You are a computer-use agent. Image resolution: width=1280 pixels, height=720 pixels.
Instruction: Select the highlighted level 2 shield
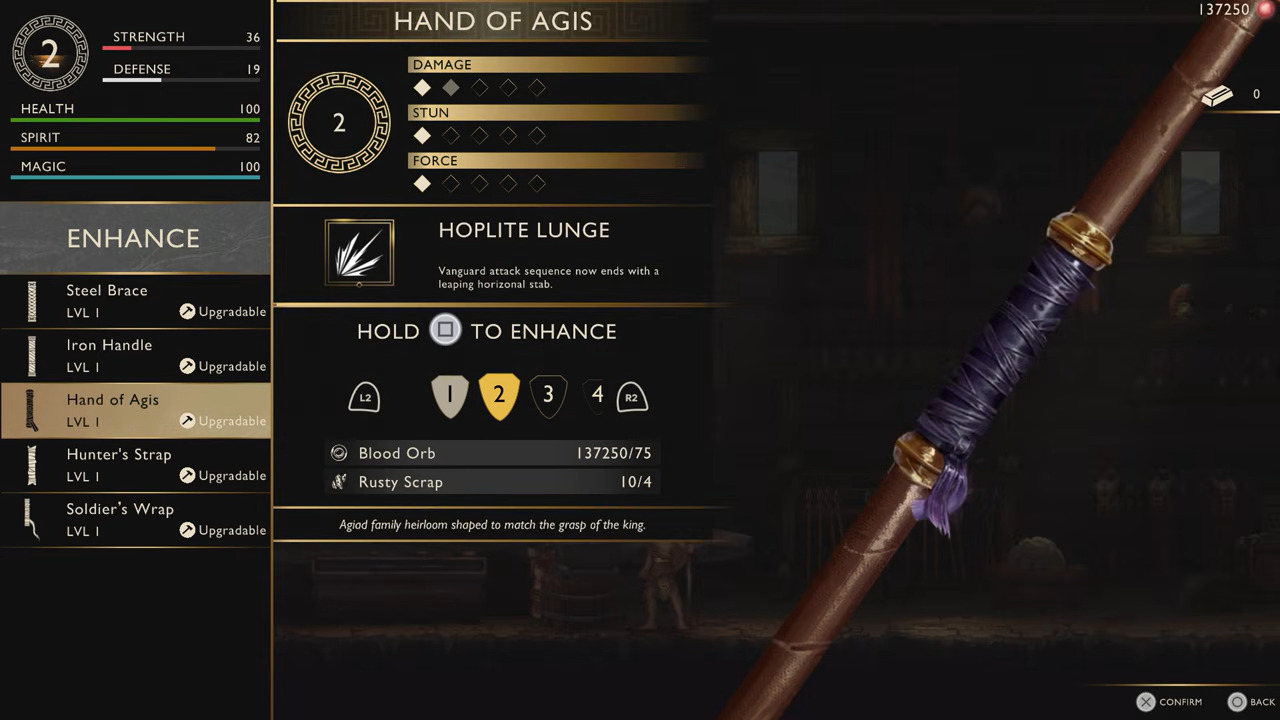pyautogui.click(x=499, y=396)
